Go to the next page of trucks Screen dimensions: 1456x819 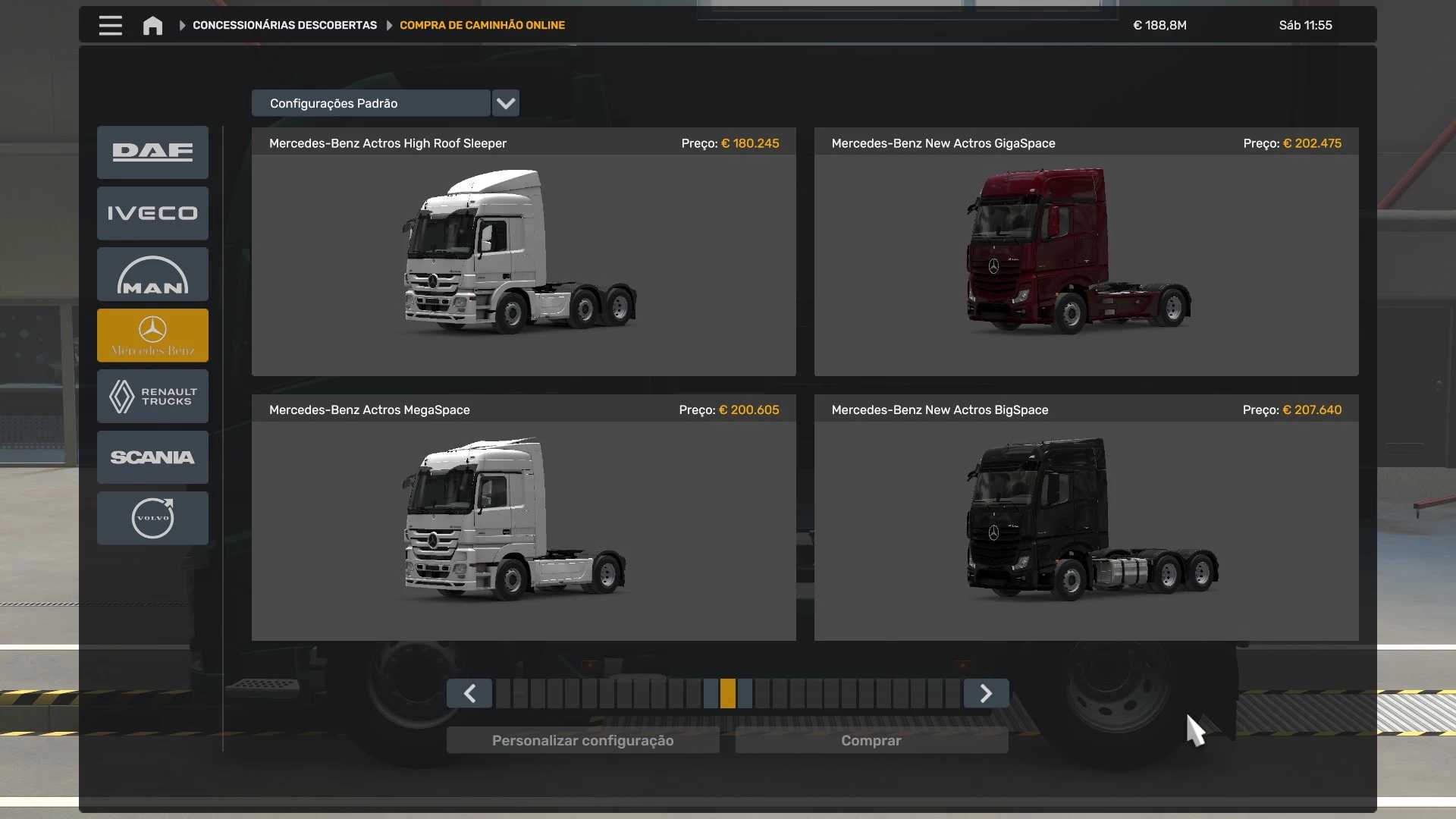click(x=986, y=693)
